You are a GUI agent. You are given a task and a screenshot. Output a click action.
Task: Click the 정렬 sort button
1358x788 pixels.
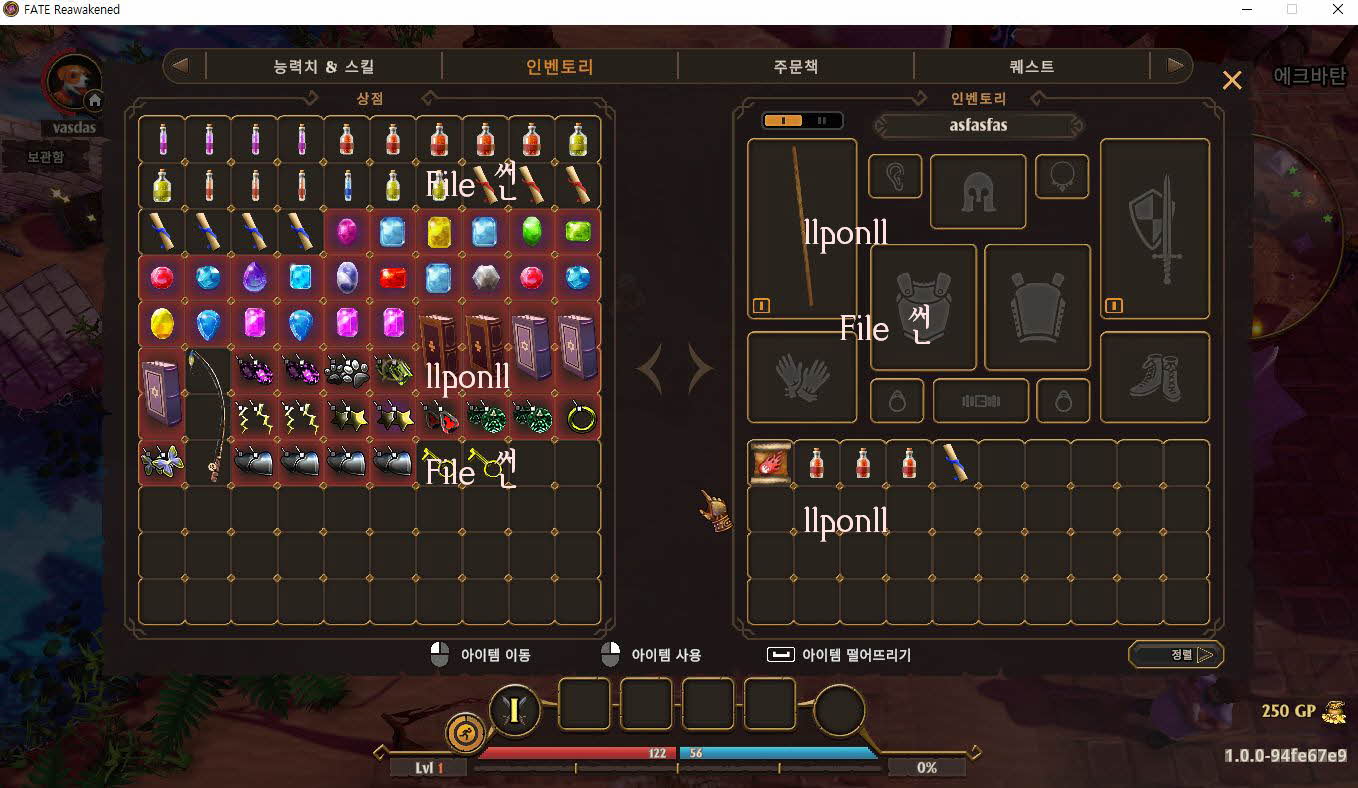(1177, 655)
